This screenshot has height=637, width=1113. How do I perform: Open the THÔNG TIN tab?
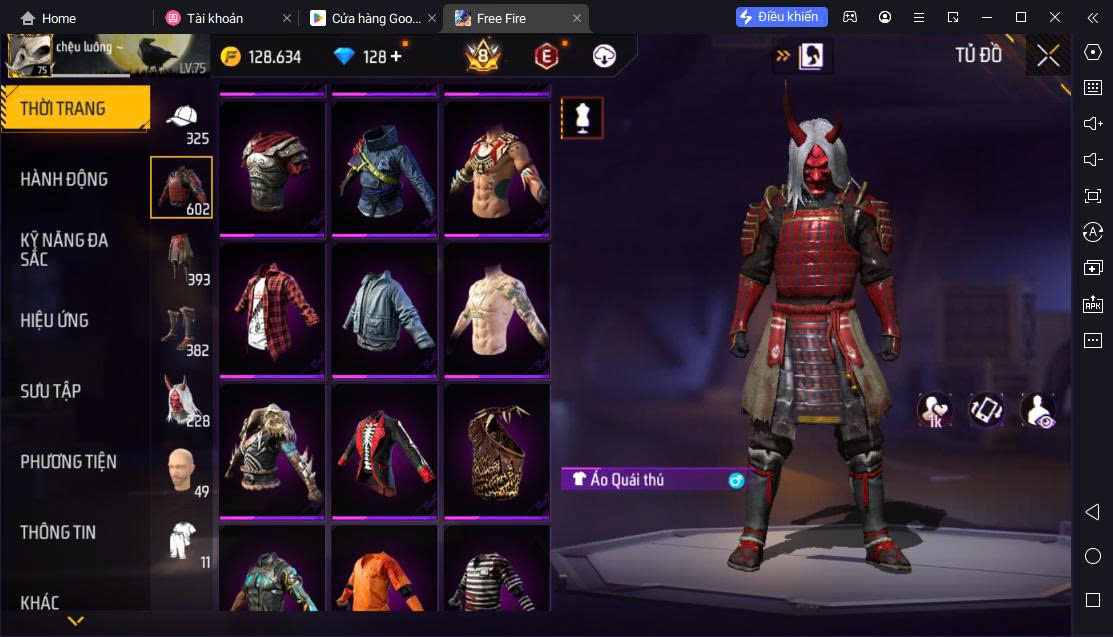point(58,532)
